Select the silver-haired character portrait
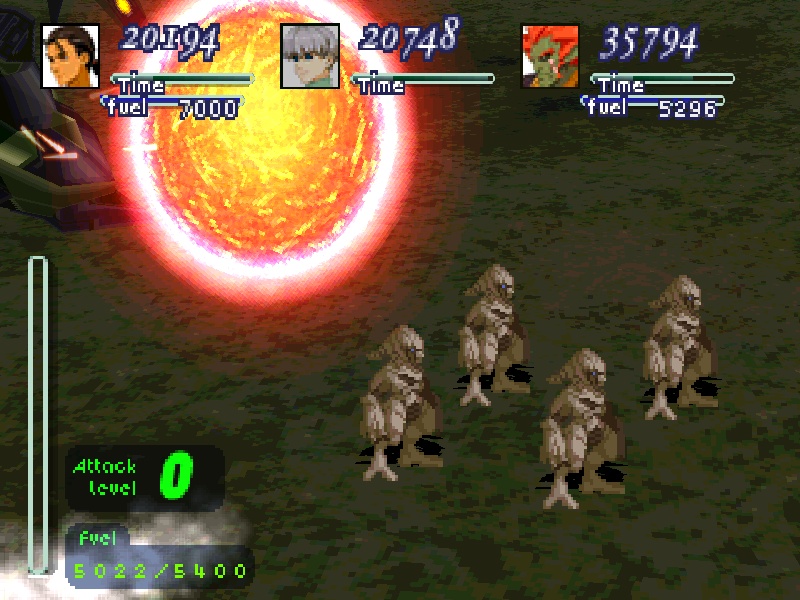Image resolution: width=800 pixels, height=600 pixels. pyautogui.click(x=310, y=56)
